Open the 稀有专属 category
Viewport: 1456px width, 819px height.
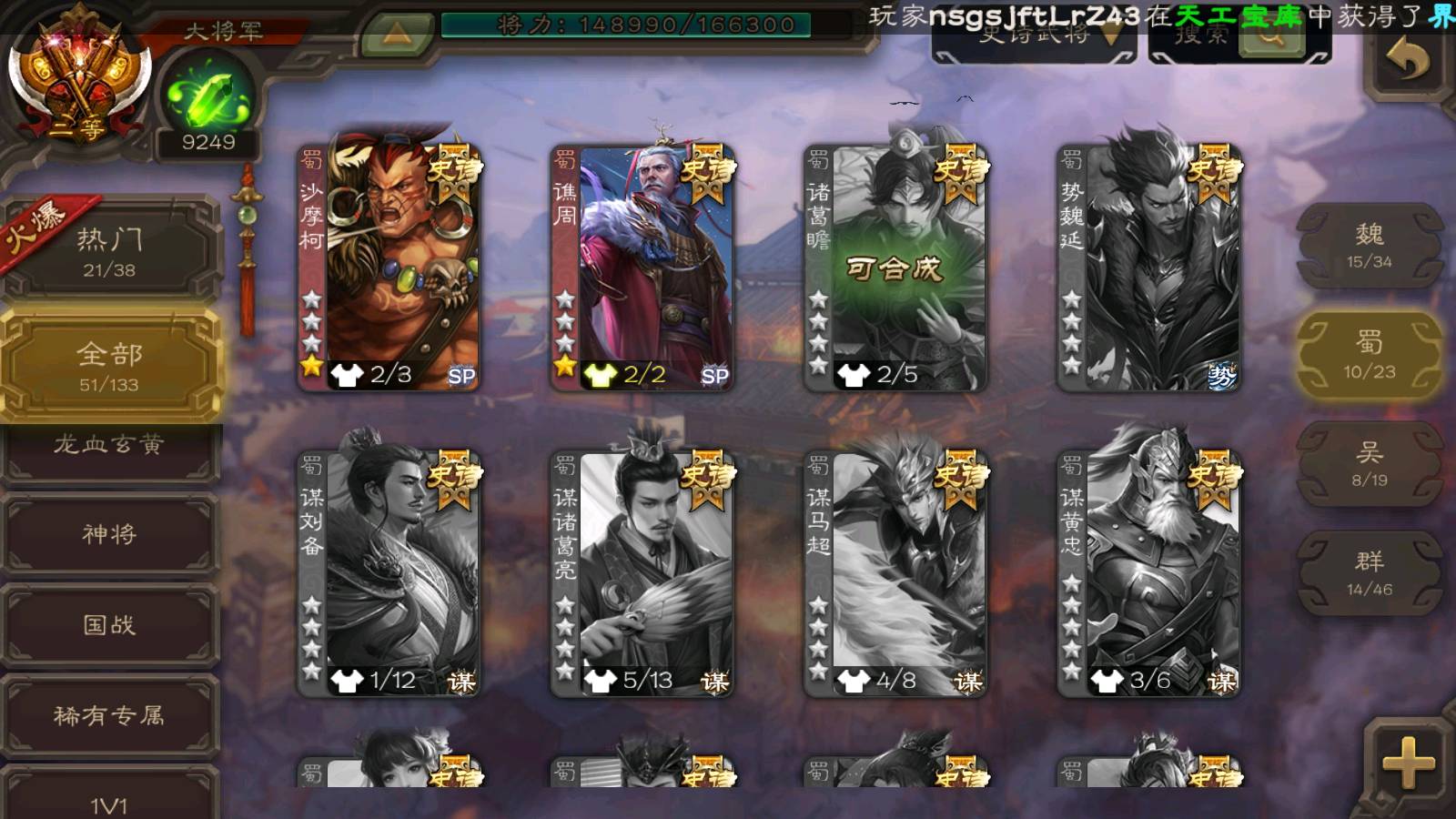[109, 716]
